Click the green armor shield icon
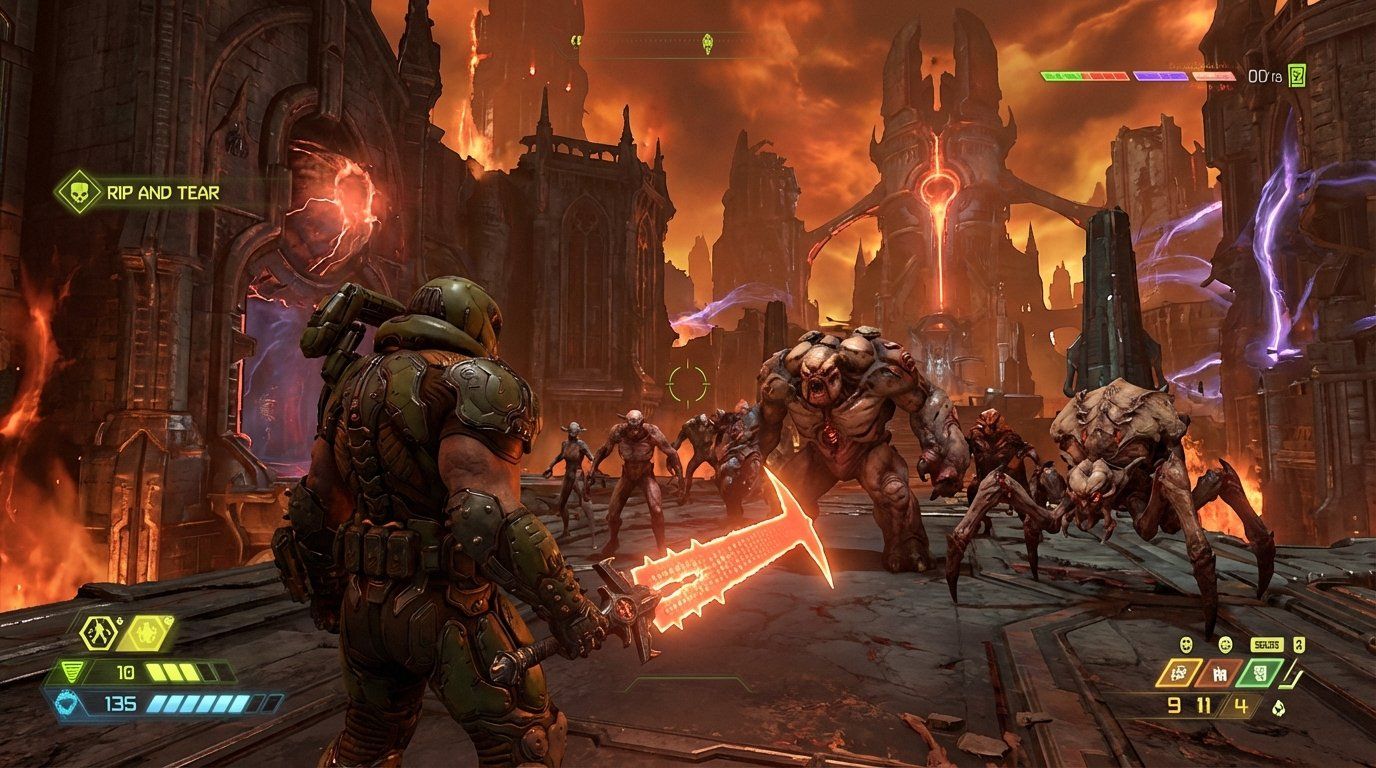 click(x=72, y=671)
